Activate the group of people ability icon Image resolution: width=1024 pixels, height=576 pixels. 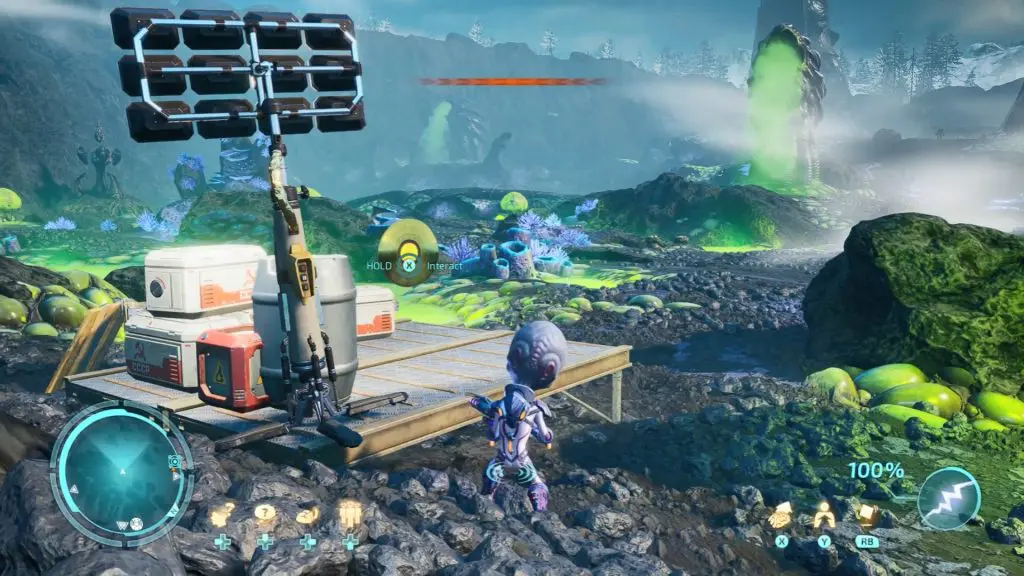pyautogui.click(x=350, y=515)
